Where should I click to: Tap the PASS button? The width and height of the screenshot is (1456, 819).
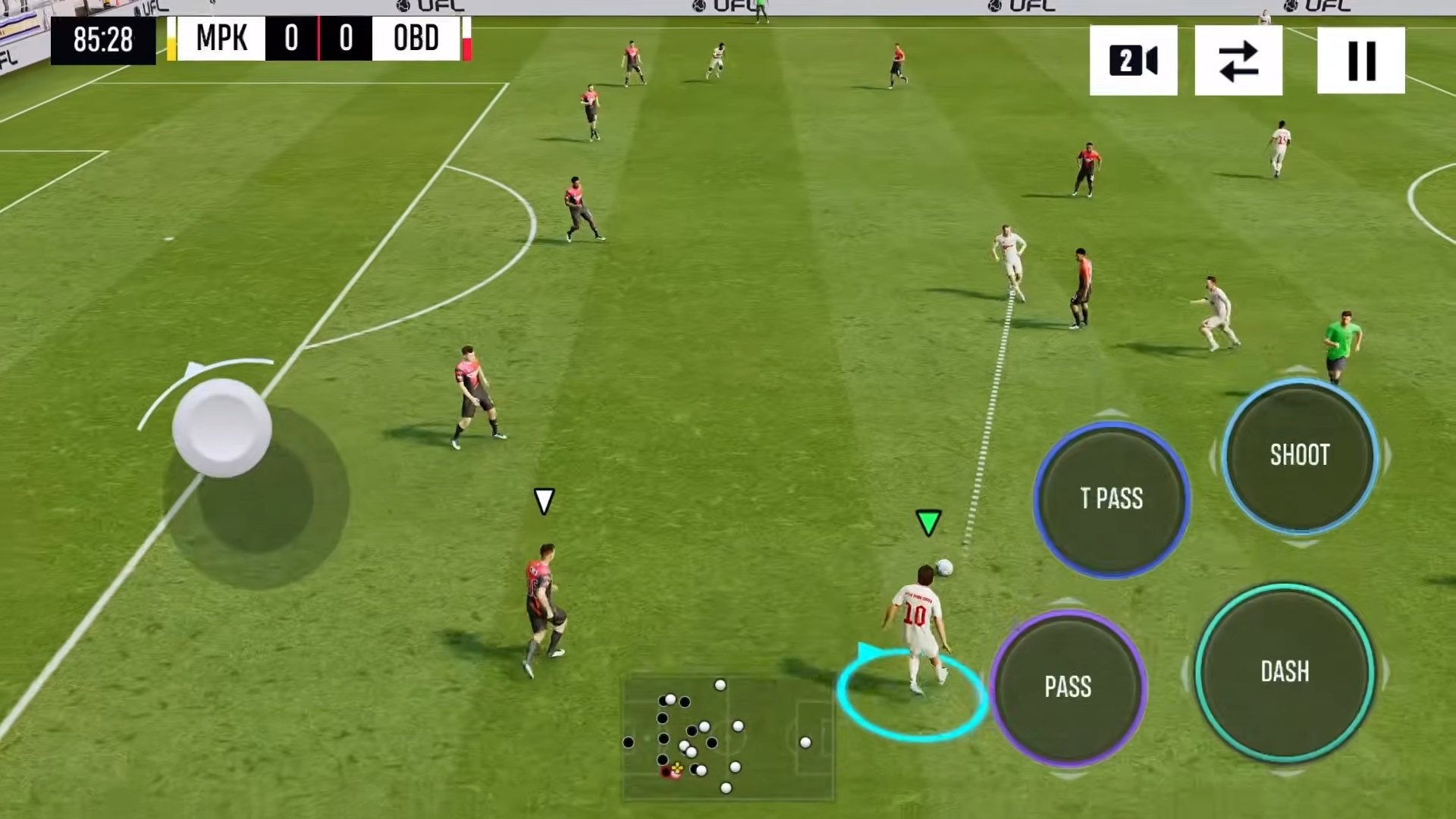[1068, 686]
